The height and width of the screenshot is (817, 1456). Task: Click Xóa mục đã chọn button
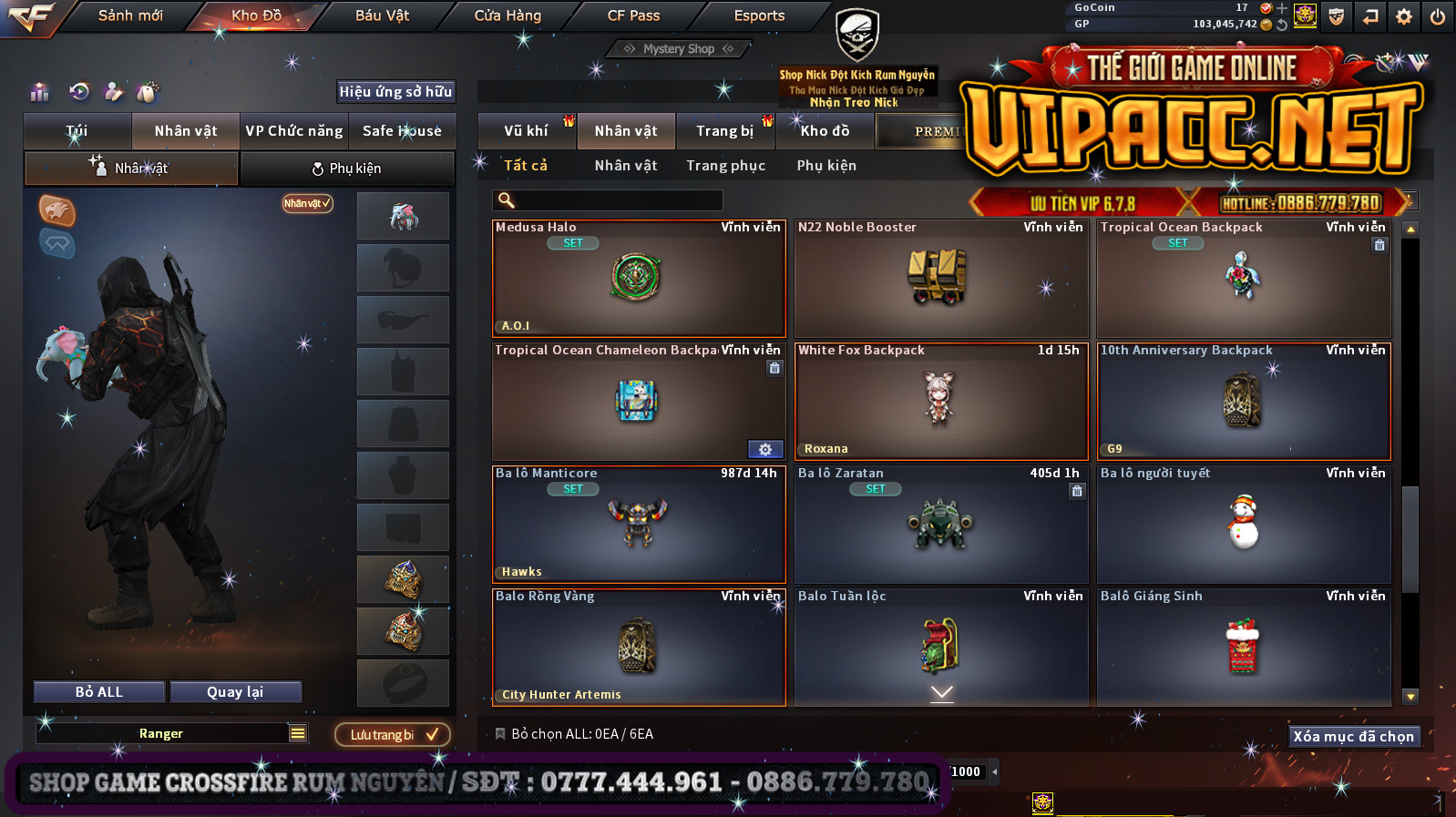click(1353, 736)
